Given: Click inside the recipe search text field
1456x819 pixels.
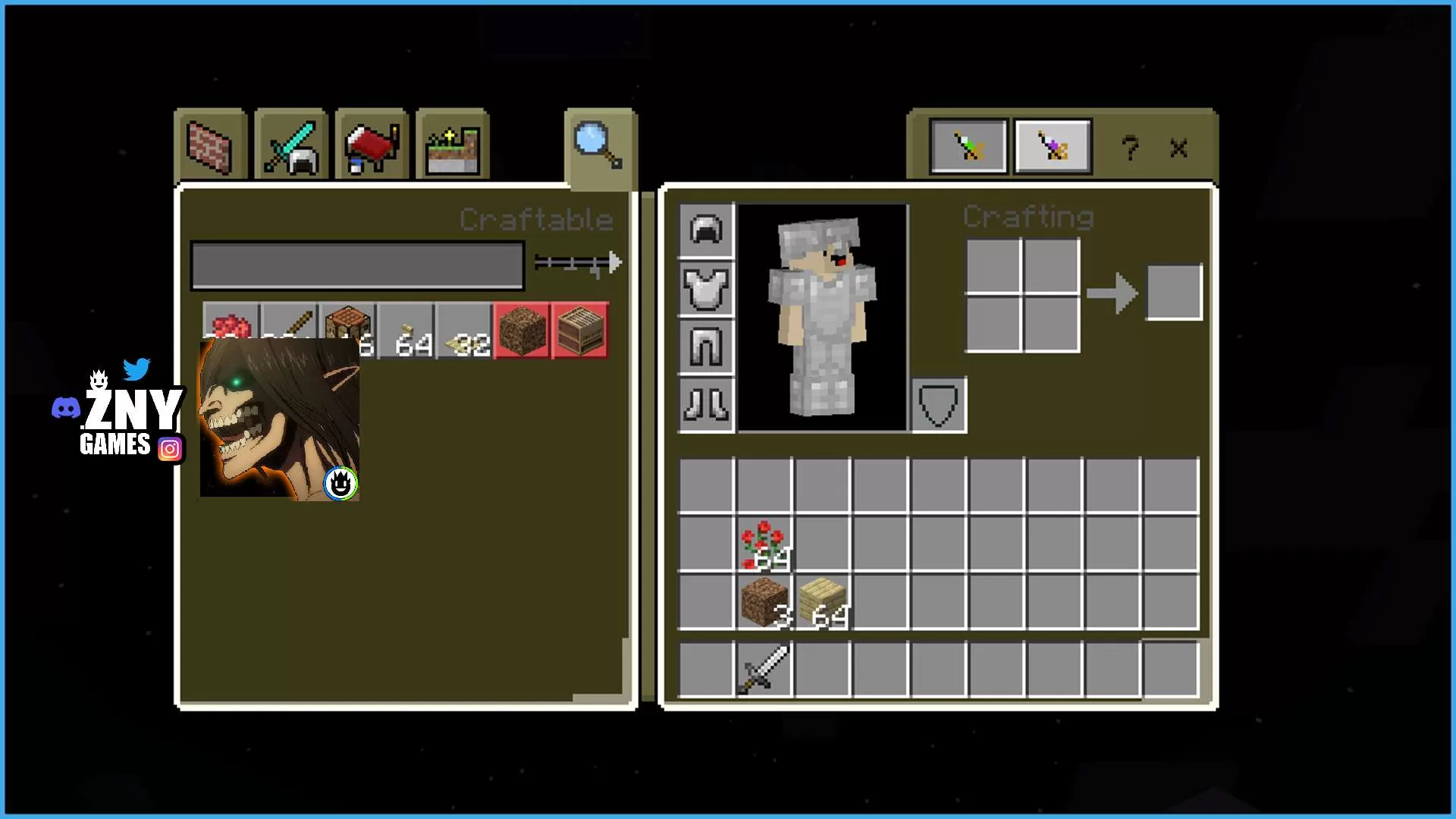Looking at the screenshot, I should (356, 265).
